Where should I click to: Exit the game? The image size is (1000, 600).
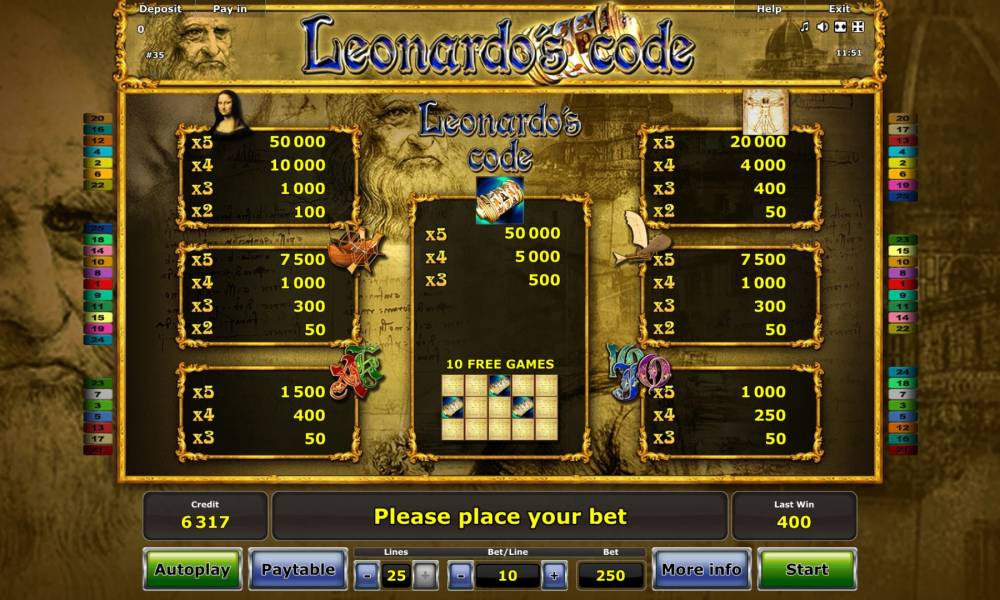point(840,9)
